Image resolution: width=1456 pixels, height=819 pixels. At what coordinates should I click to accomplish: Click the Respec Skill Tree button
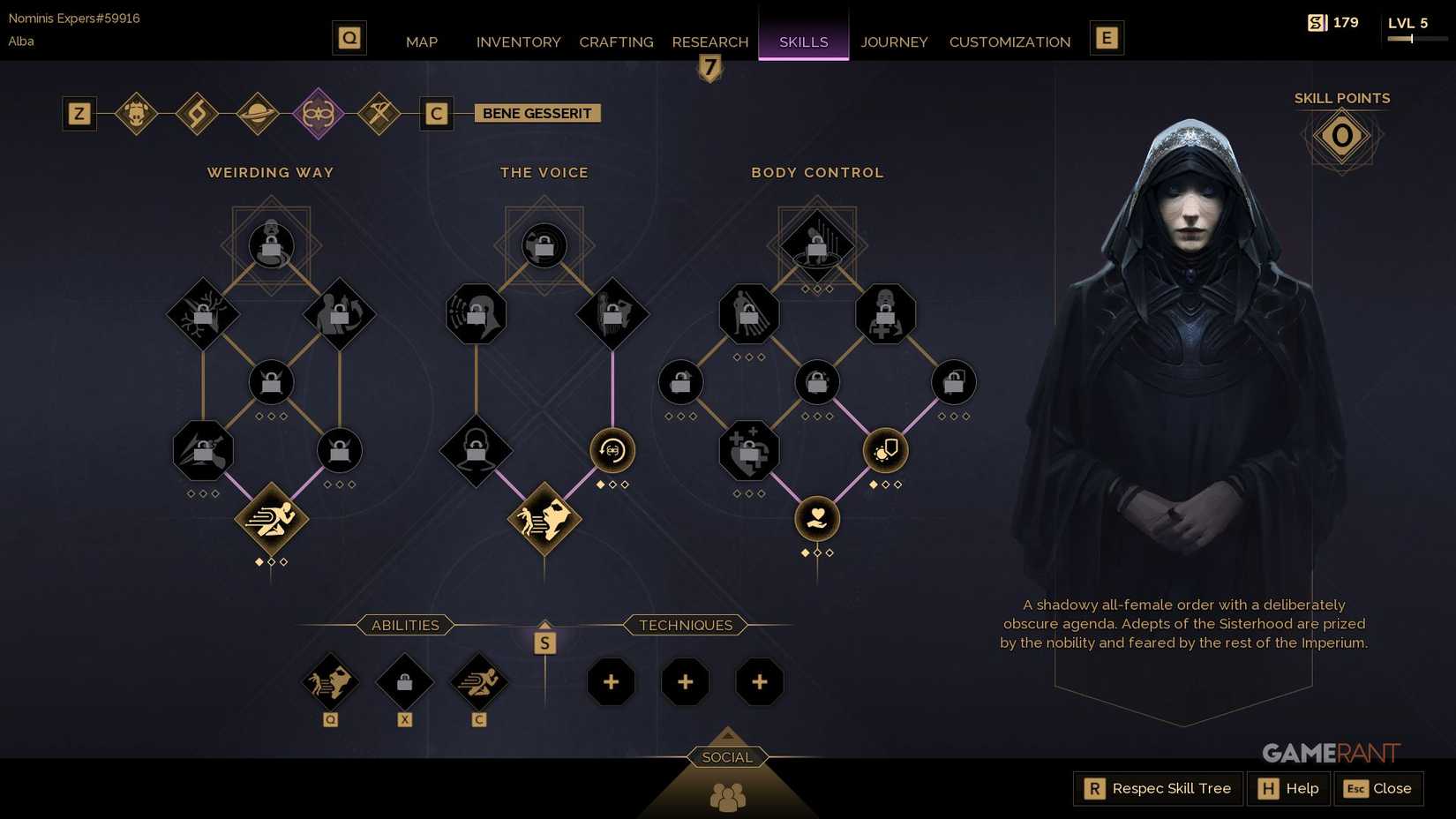click(x=1156, y=788)
